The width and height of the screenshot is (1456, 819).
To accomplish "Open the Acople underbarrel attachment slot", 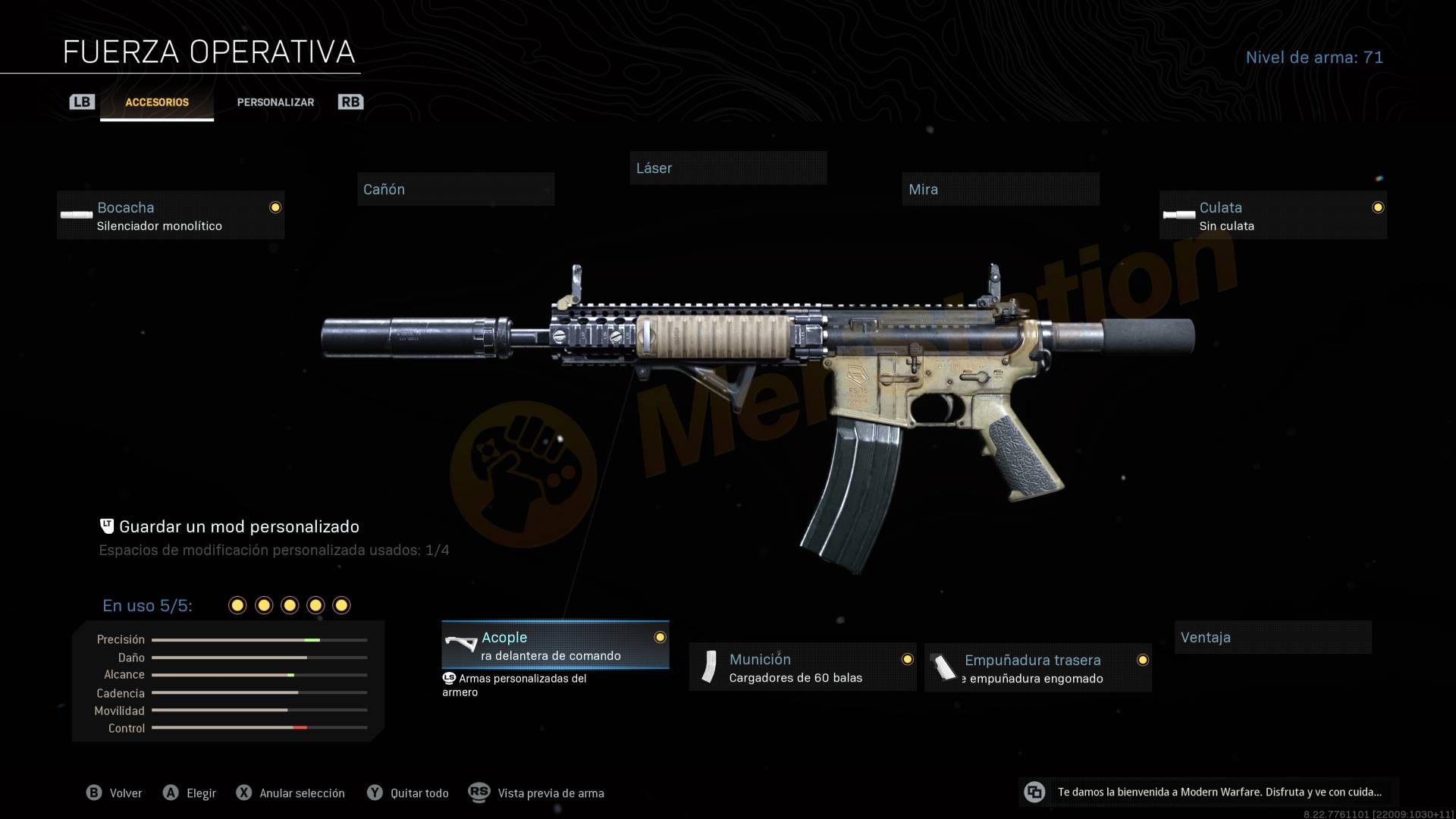I will 555,645.
